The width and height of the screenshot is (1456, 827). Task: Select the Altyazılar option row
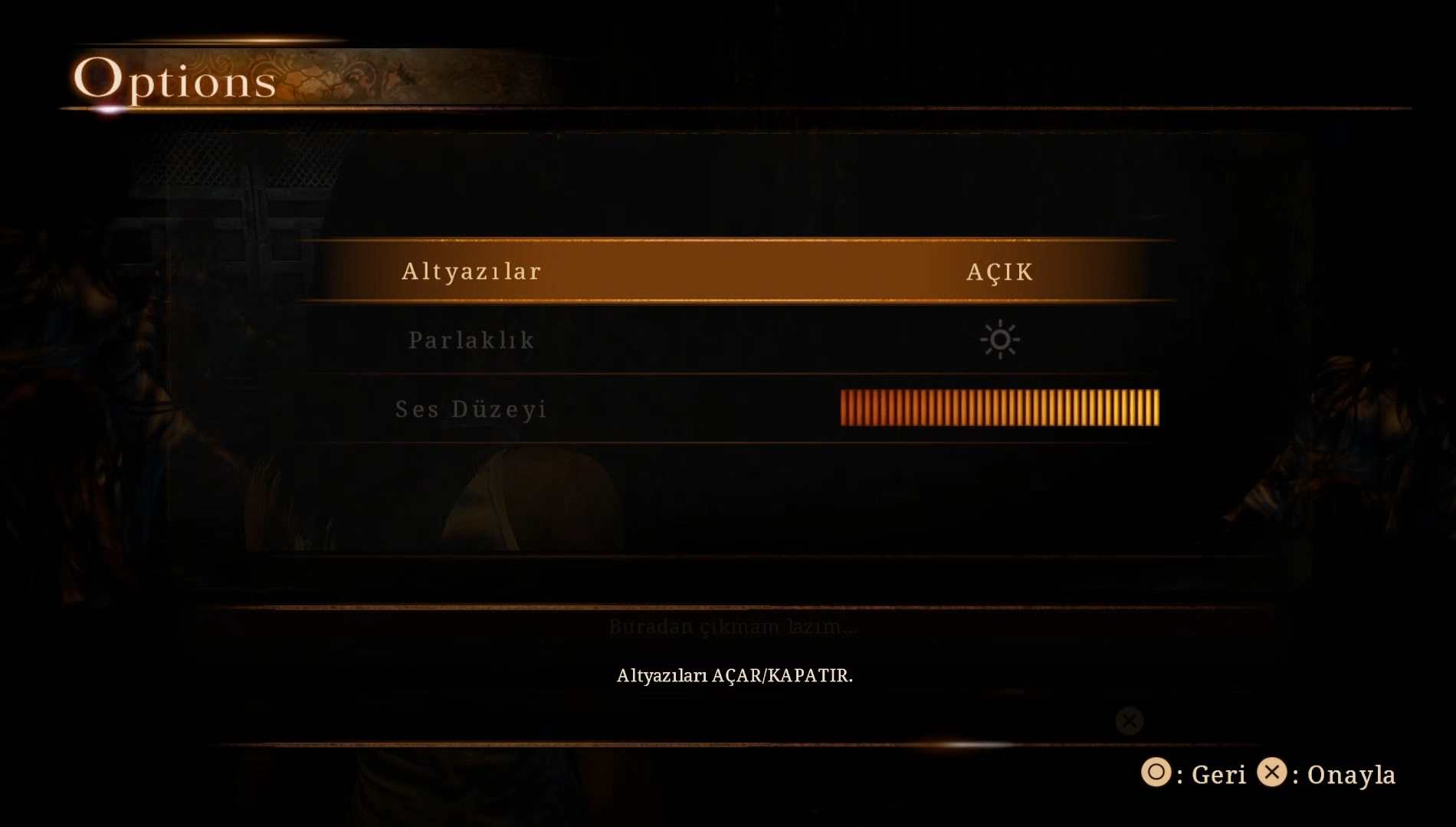pos(471,271)
